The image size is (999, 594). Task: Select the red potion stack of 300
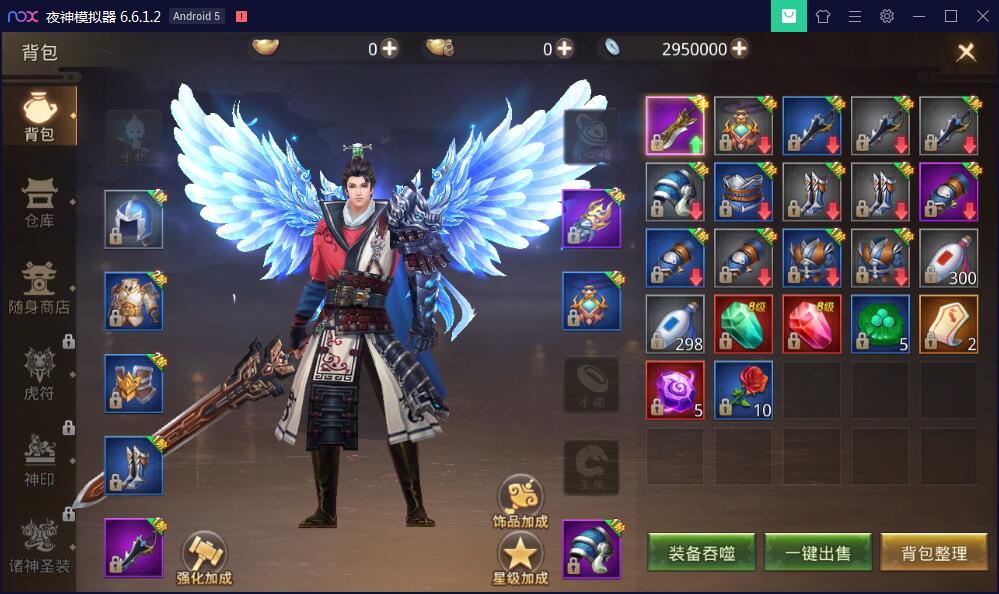pyautogui.click(x=948, y=258)
